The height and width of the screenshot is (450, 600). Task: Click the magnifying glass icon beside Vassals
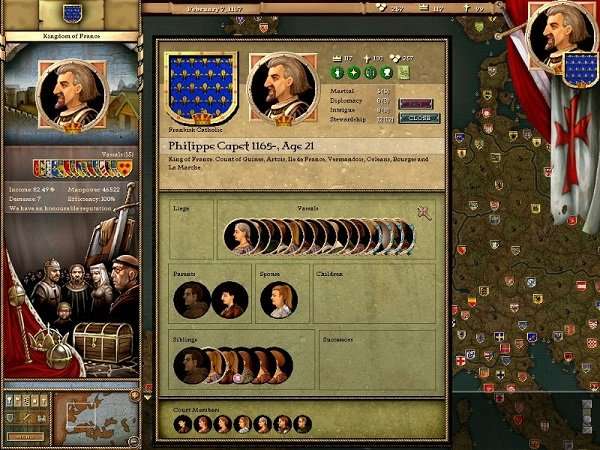pyautogui.click(x=424, y=214)
